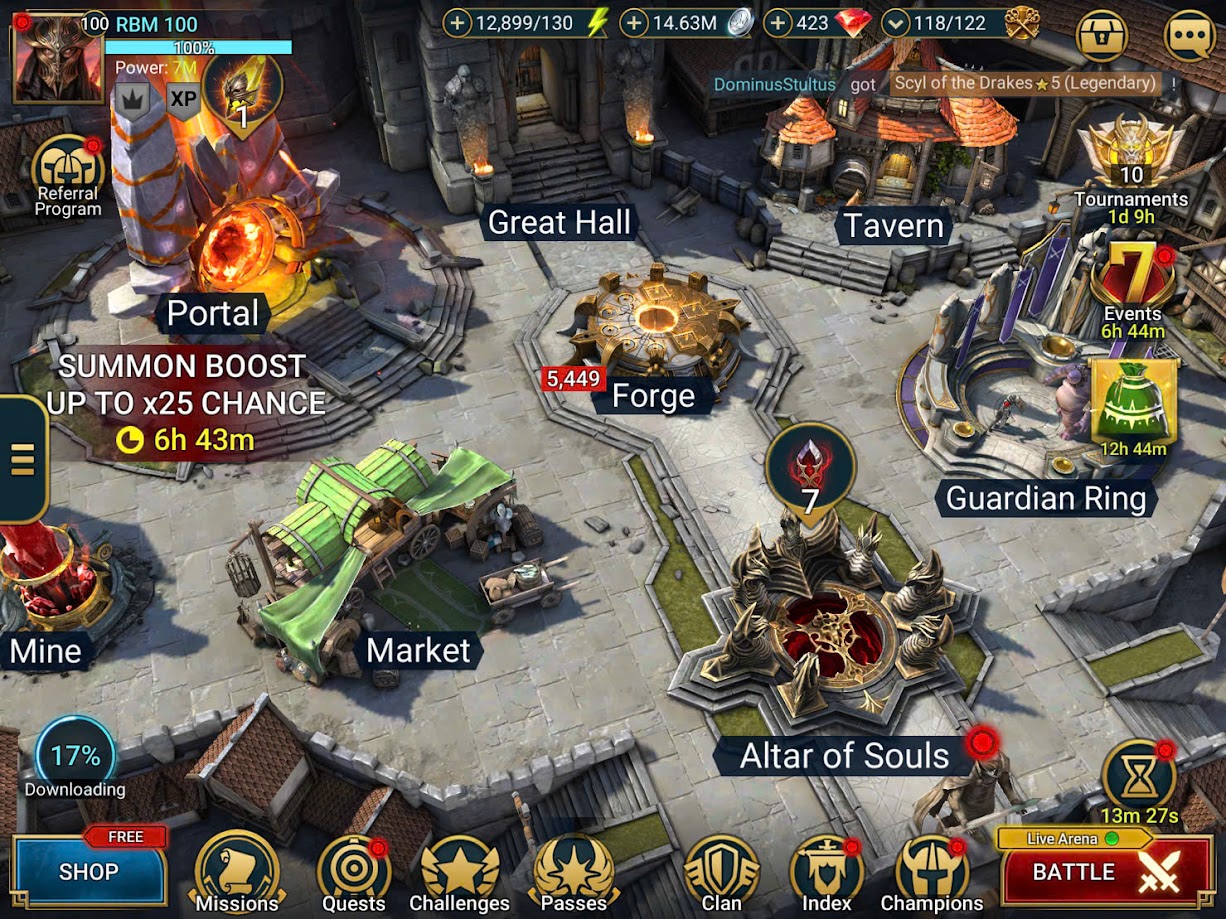The height and width of the screenshot is (919, 1226).
Task: Open the treasure chest inbox icon
Action: pyautogui.click(x=1101, y=36)
